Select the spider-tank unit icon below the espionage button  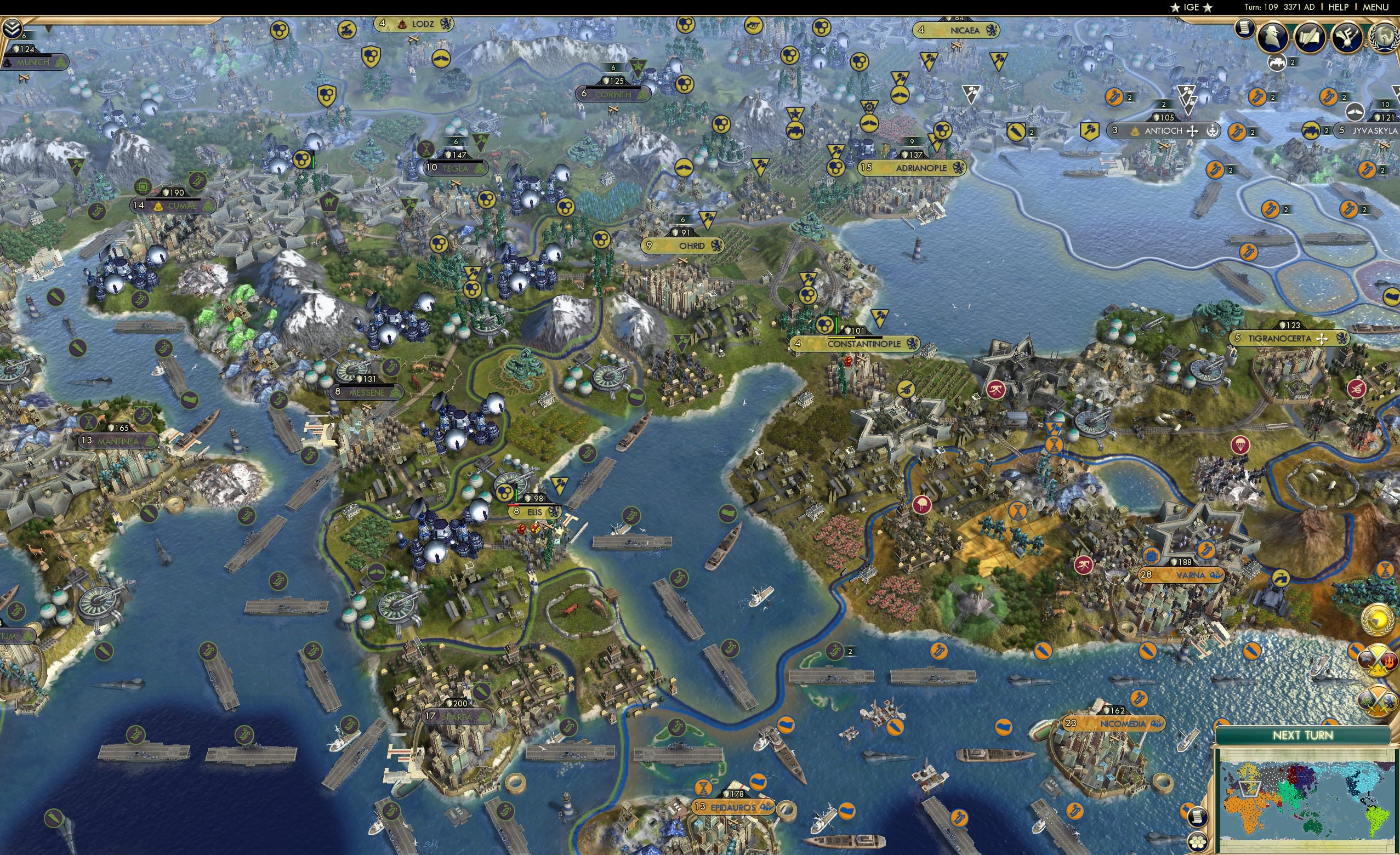point(1277,62)
